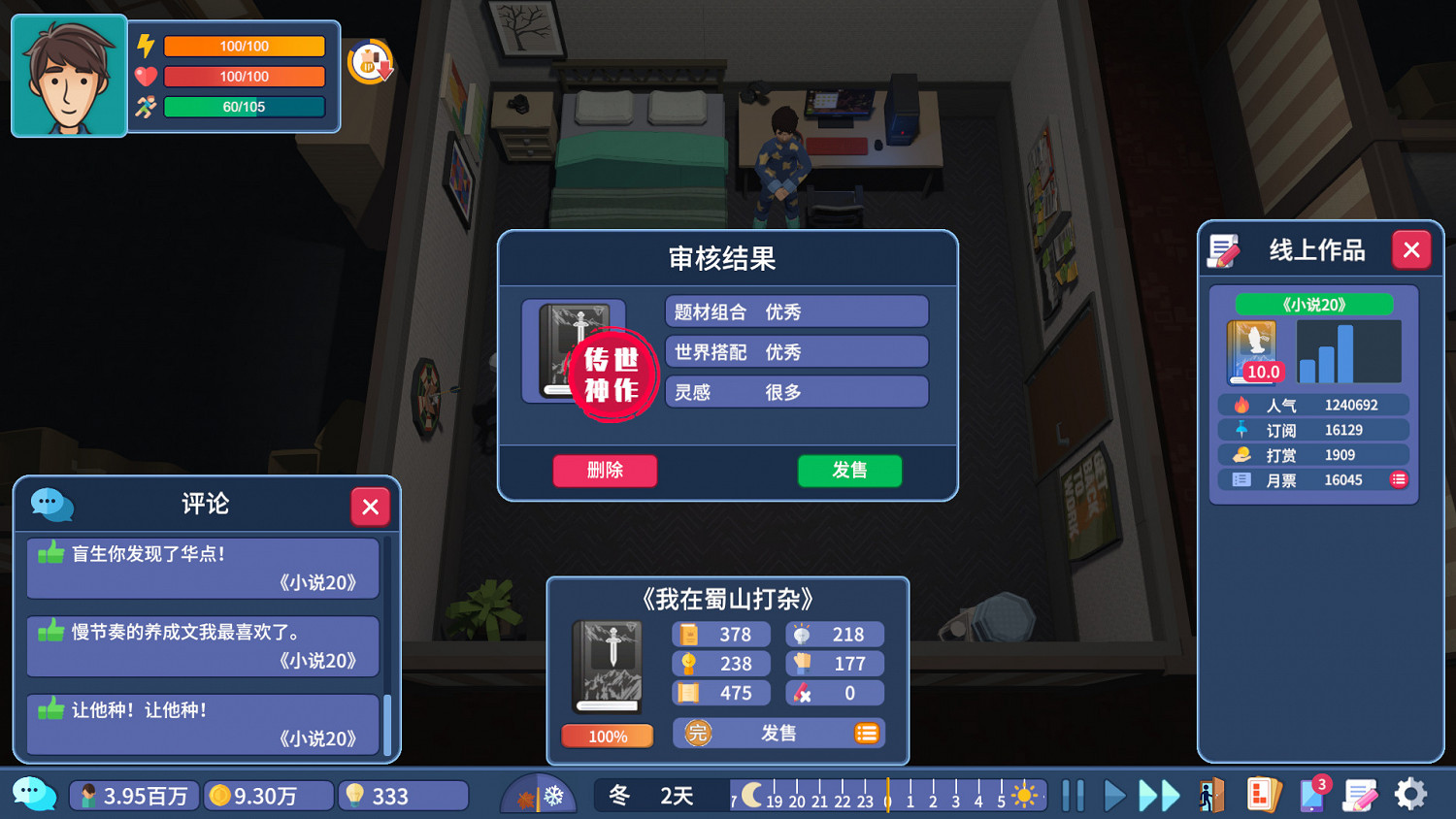
Task: Pause the game time
Action: (x=1072, y=794)
